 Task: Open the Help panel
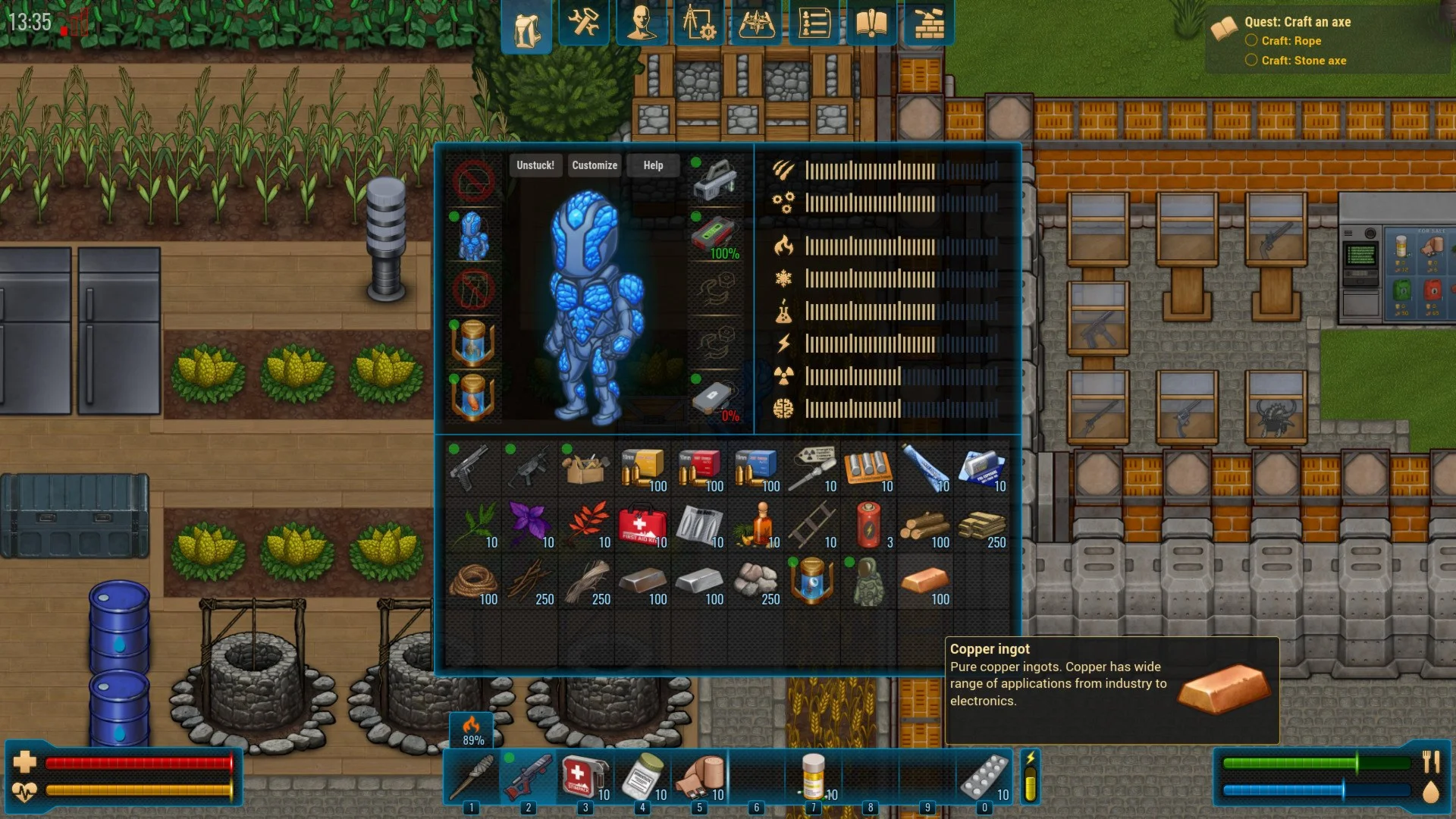click(653, 165)
